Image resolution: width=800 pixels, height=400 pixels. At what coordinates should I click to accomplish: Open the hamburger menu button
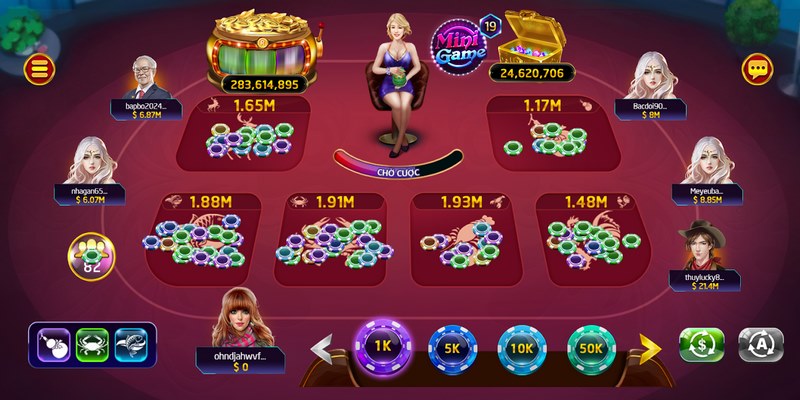click(x=41, y=69)
